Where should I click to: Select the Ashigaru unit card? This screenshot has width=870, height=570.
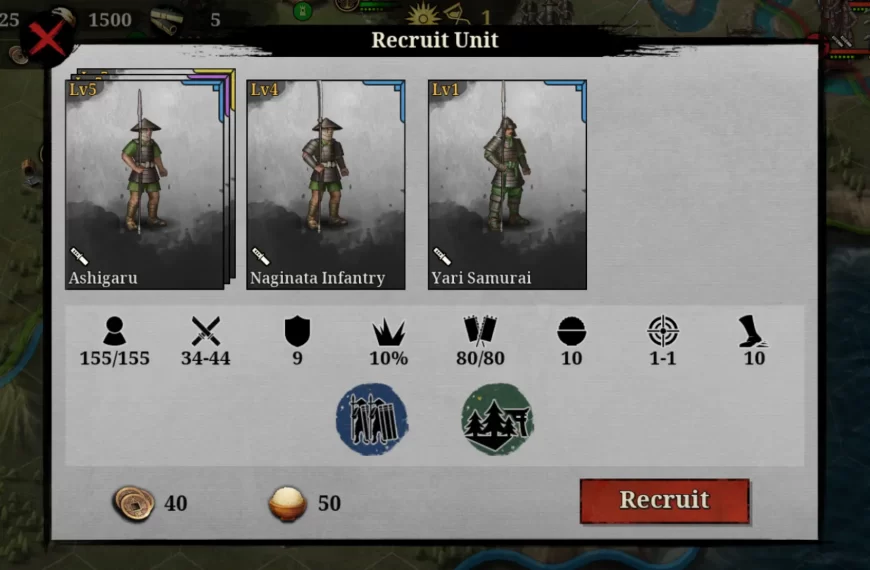(x=145, y=185)
